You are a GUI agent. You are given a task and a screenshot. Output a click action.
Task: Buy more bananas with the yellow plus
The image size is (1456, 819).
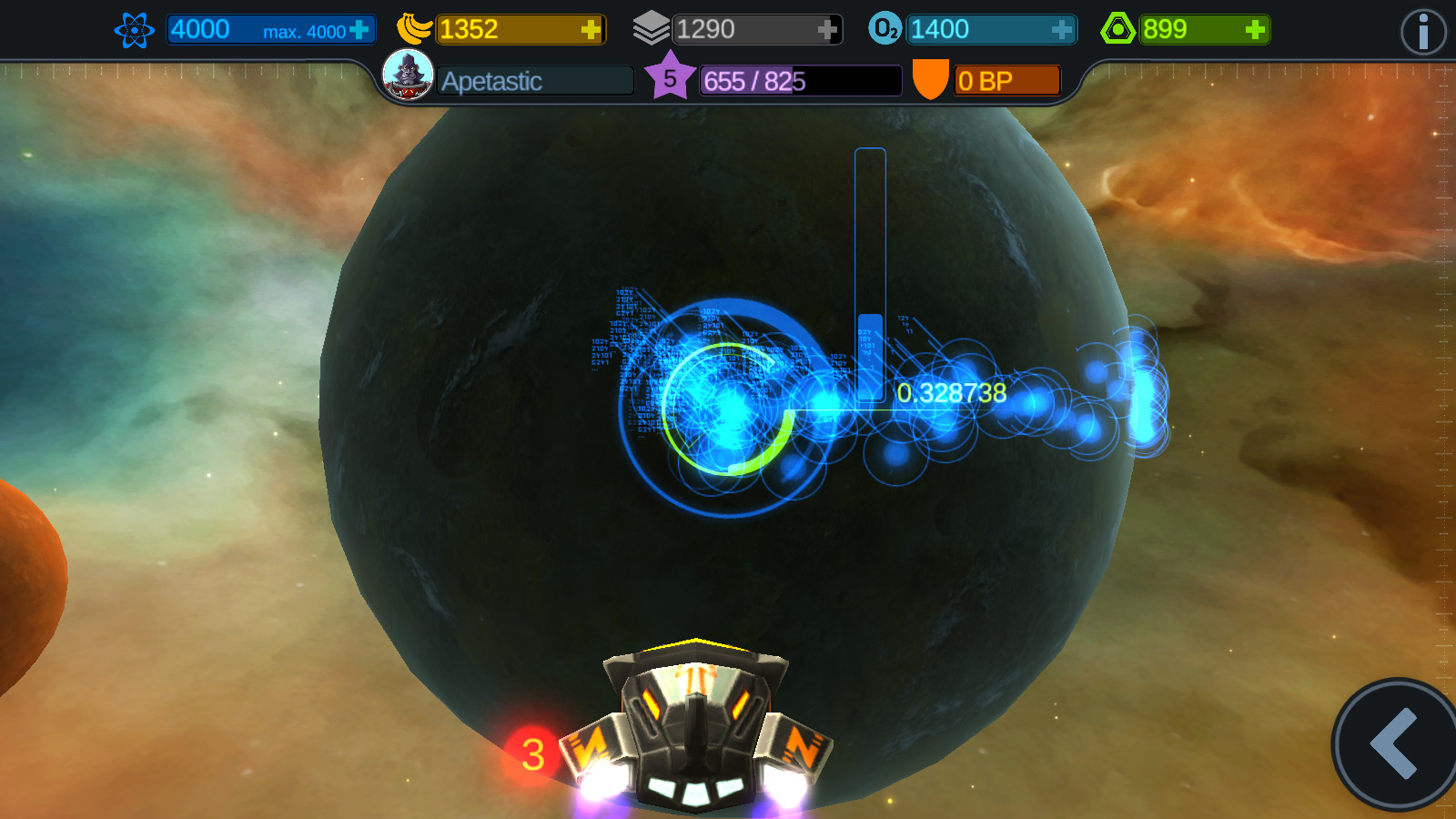591,30
